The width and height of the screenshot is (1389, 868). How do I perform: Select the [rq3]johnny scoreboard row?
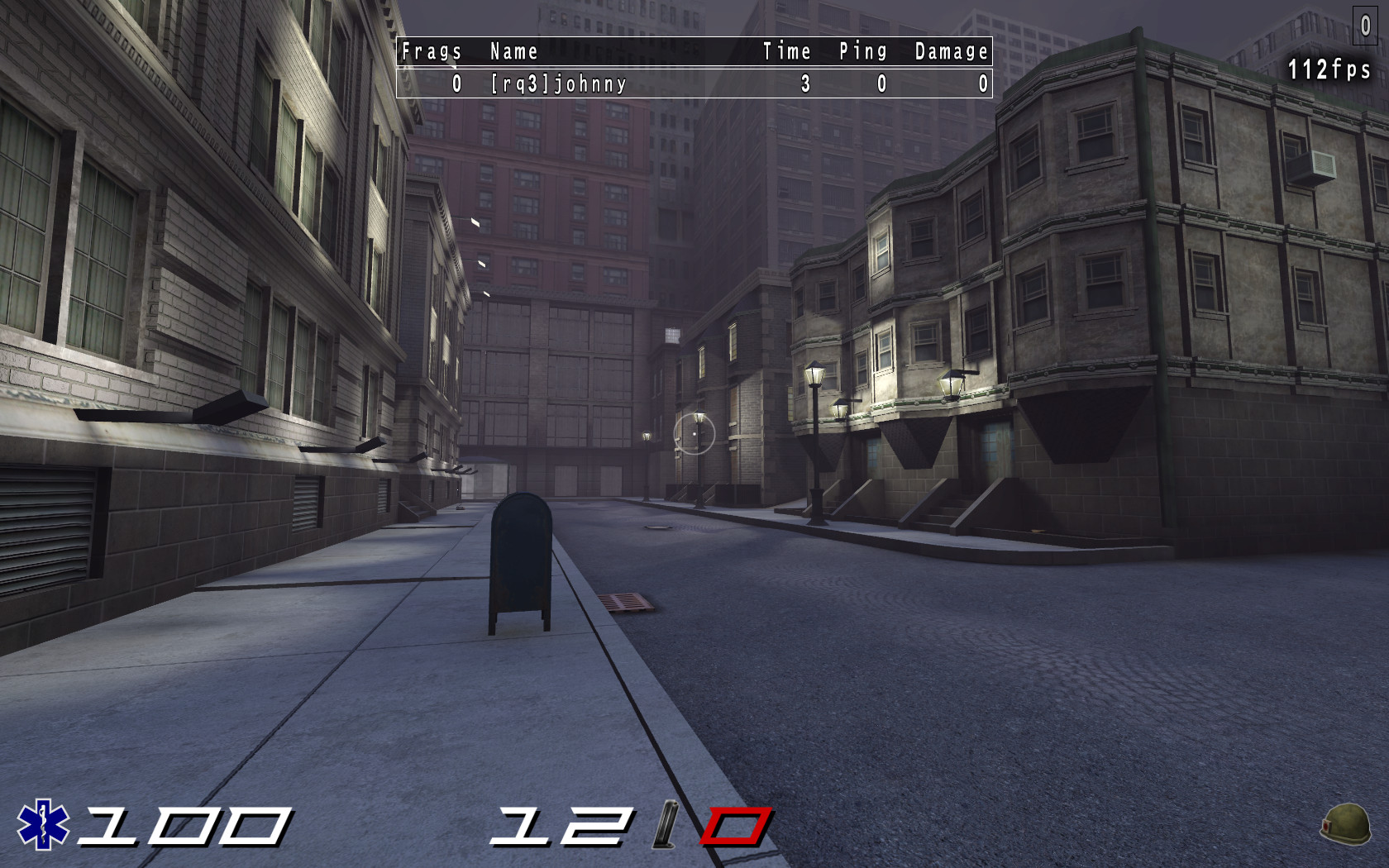[x=693, y=83]
